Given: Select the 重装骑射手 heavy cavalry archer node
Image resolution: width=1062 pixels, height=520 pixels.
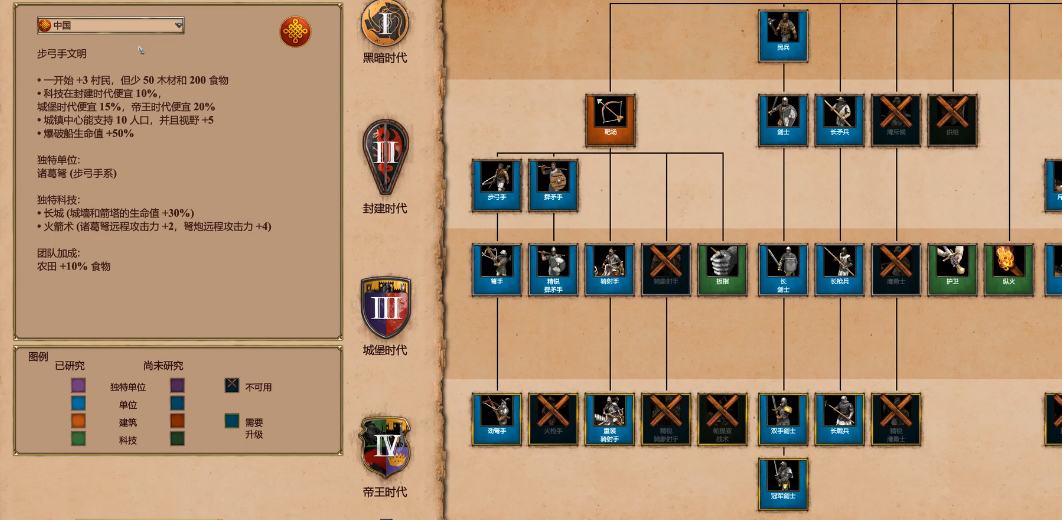Looking at the screenshot, I should [610, 418].
